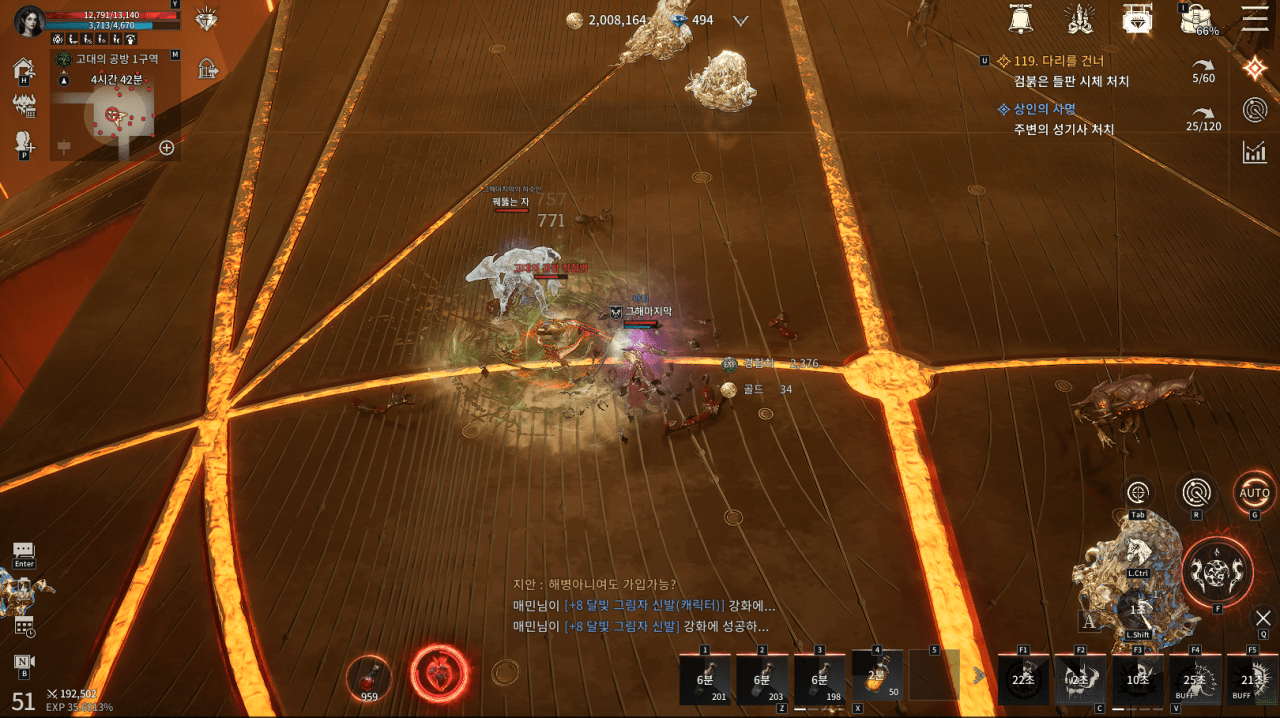Open the candles with ribbon icon
Screen dimensions: 1280x718
tap(1079, 19)
